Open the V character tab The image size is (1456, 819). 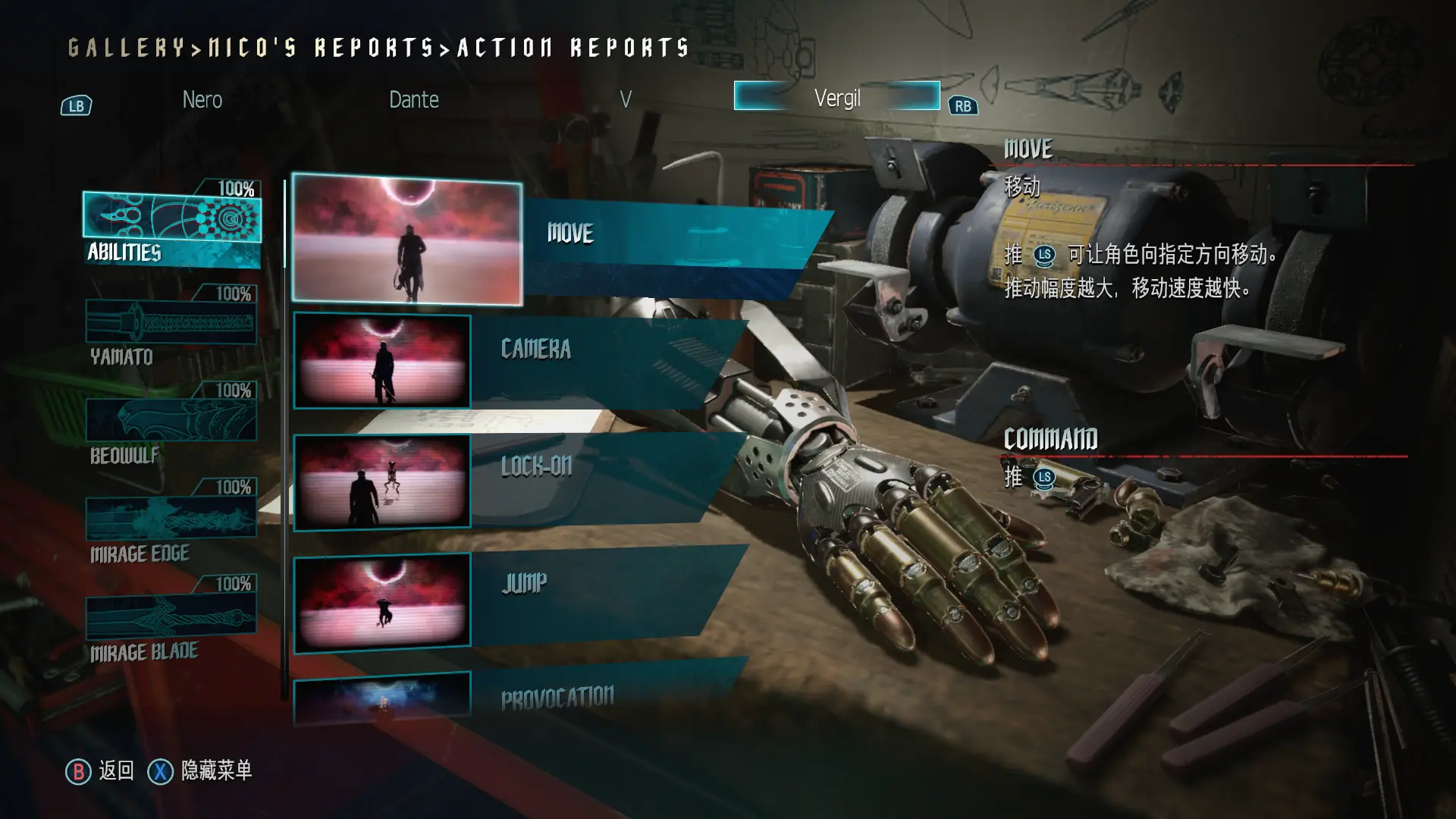click(625, 99)
